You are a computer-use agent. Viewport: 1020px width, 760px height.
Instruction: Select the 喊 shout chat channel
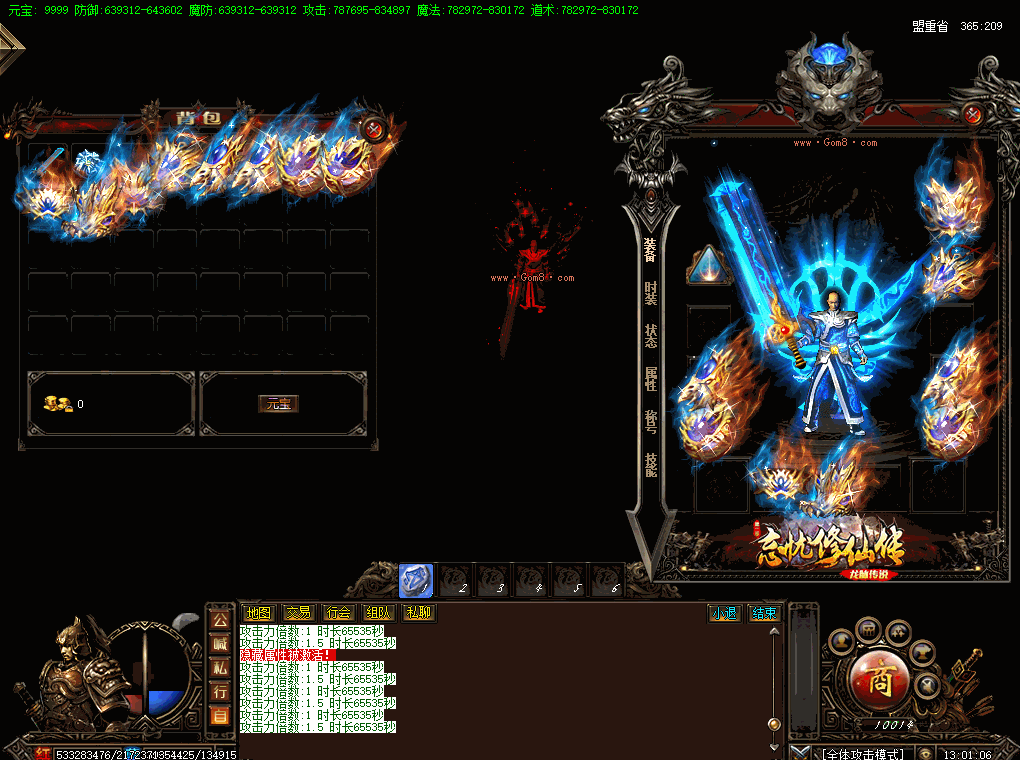coord(220,645)
